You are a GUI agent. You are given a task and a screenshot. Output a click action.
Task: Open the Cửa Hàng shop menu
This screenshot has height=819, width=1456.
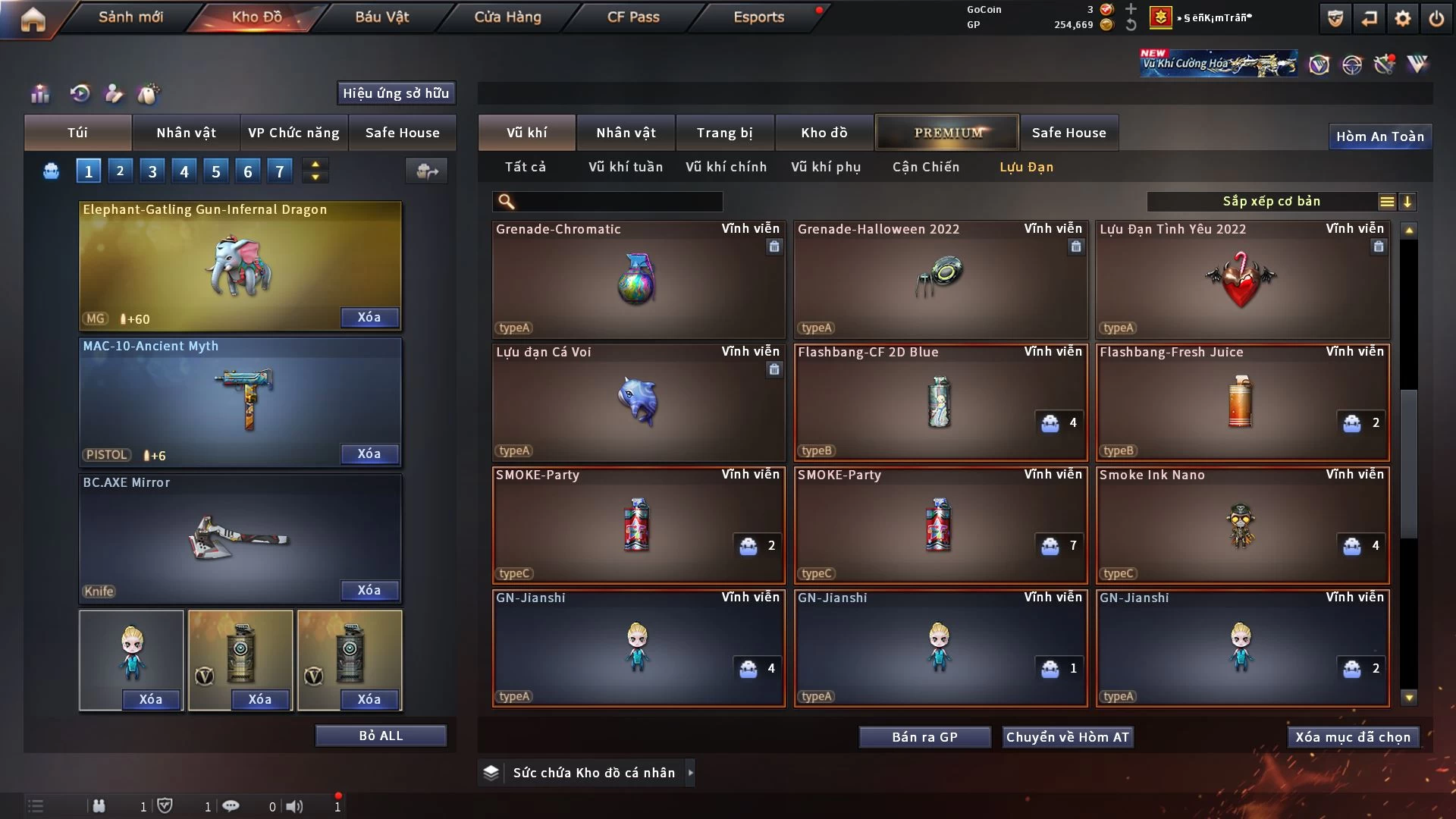point(507,17)
